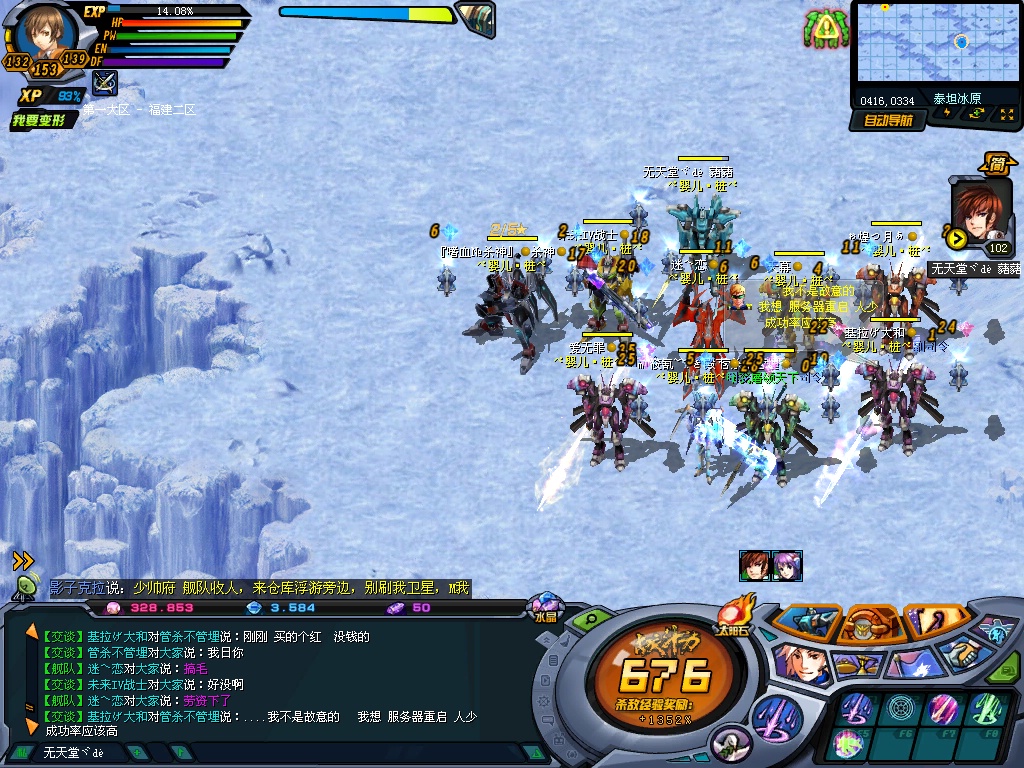The image size is (1024, 768).
Task: Open the 水晶 crystal shop icon
Action: tap(545, 606)
